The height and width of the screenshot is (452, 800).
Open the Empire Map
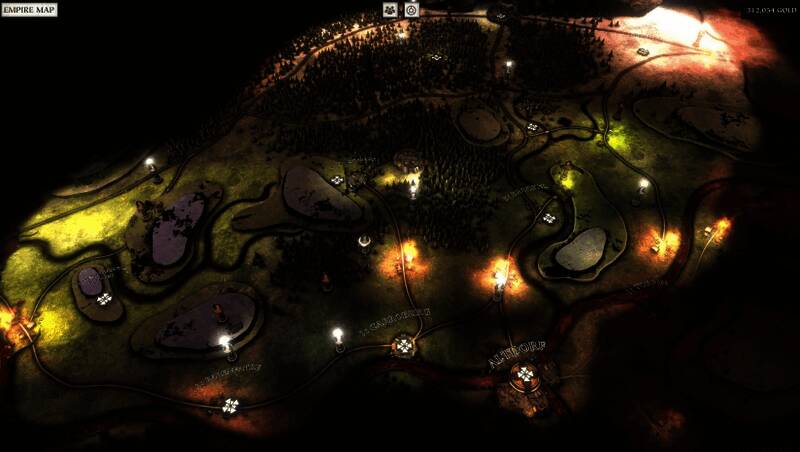click(x=30, y=10)
